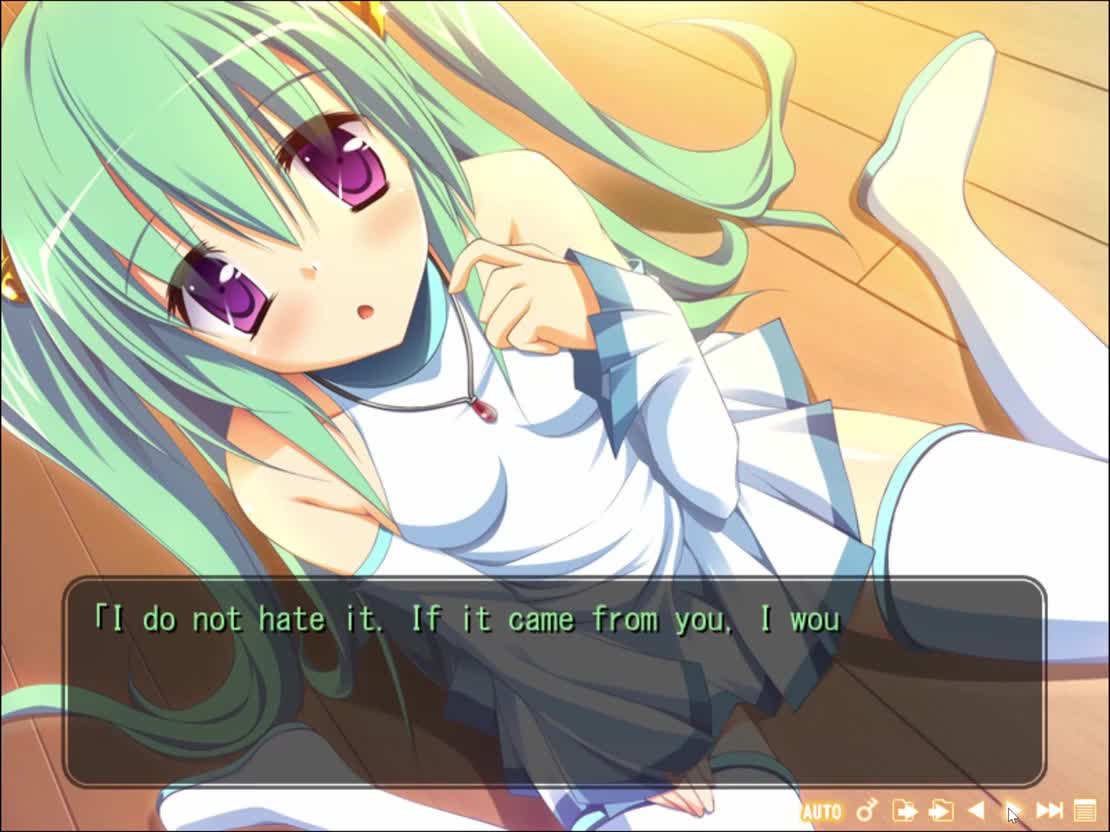Go back with the left triangle arrow
1110x832 pixels.
click(976, 810)
